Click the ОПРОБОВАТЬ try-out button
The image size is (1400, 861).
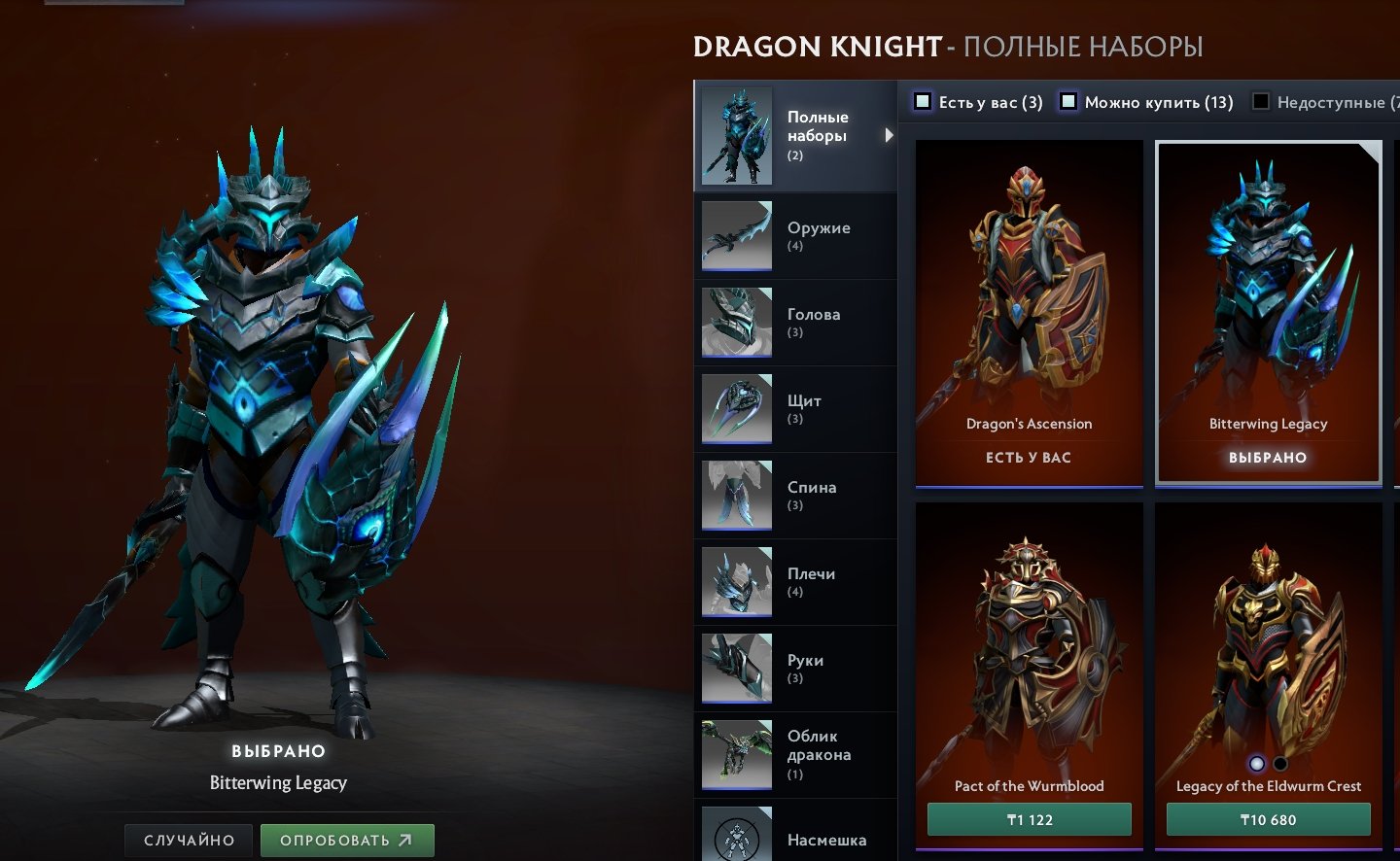(347, 840)
